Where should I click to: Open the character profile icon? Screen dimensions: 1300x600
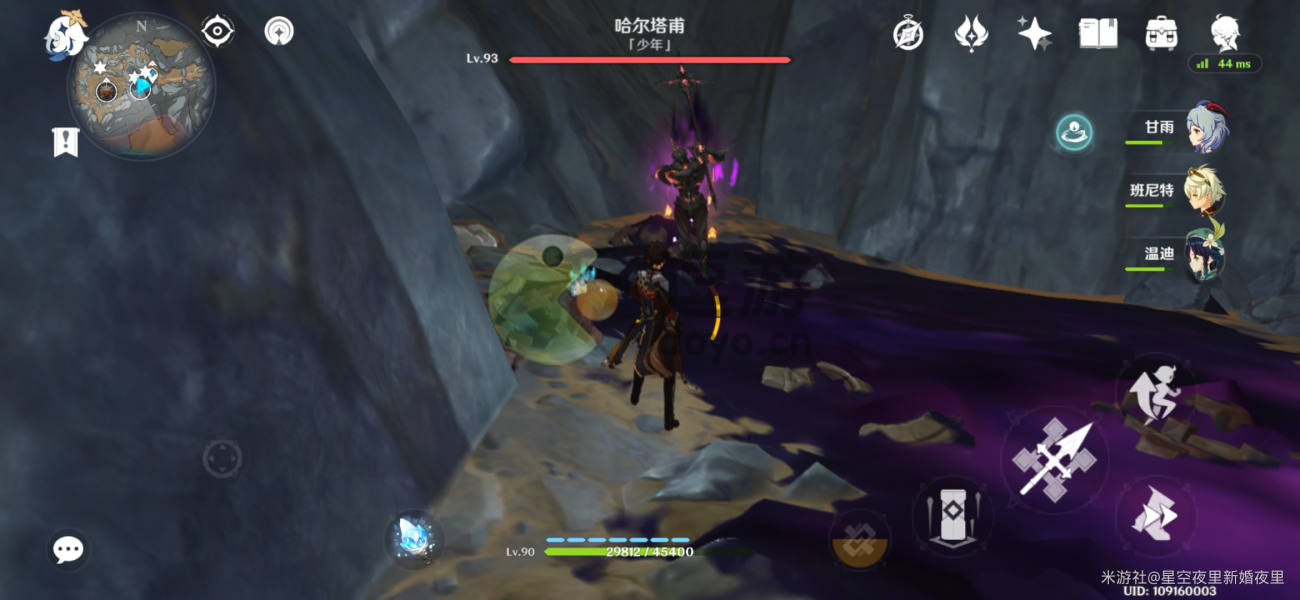[1226, 33]
